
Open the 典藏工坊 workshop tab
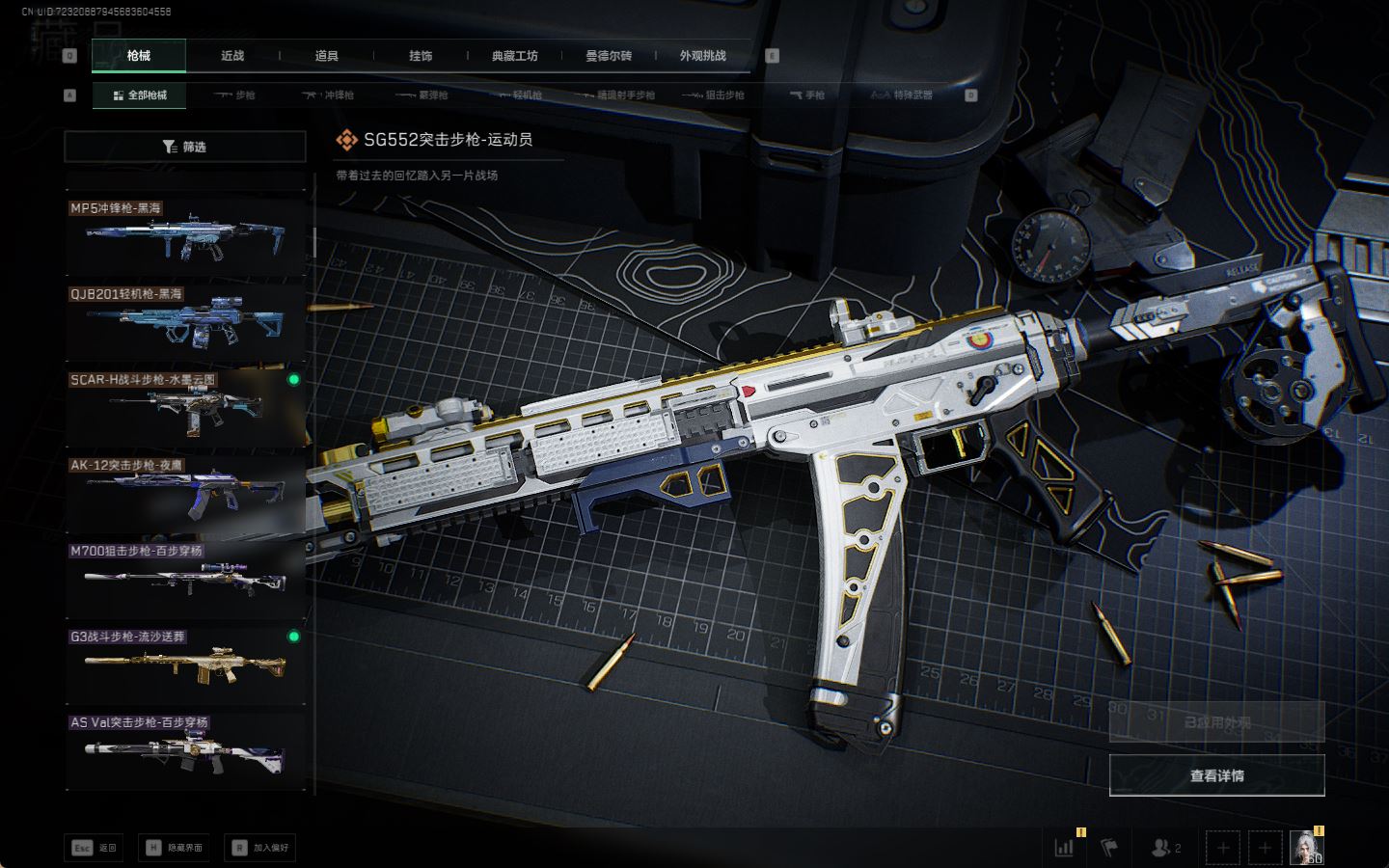pos(514,56)
